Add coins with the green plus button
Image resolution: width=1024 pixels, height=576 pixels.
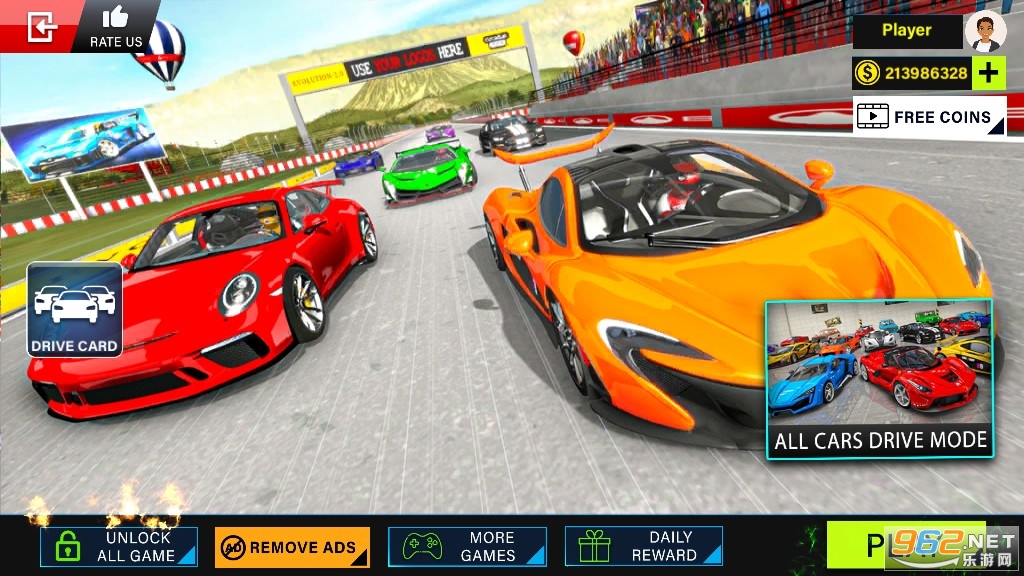[988, 73]
